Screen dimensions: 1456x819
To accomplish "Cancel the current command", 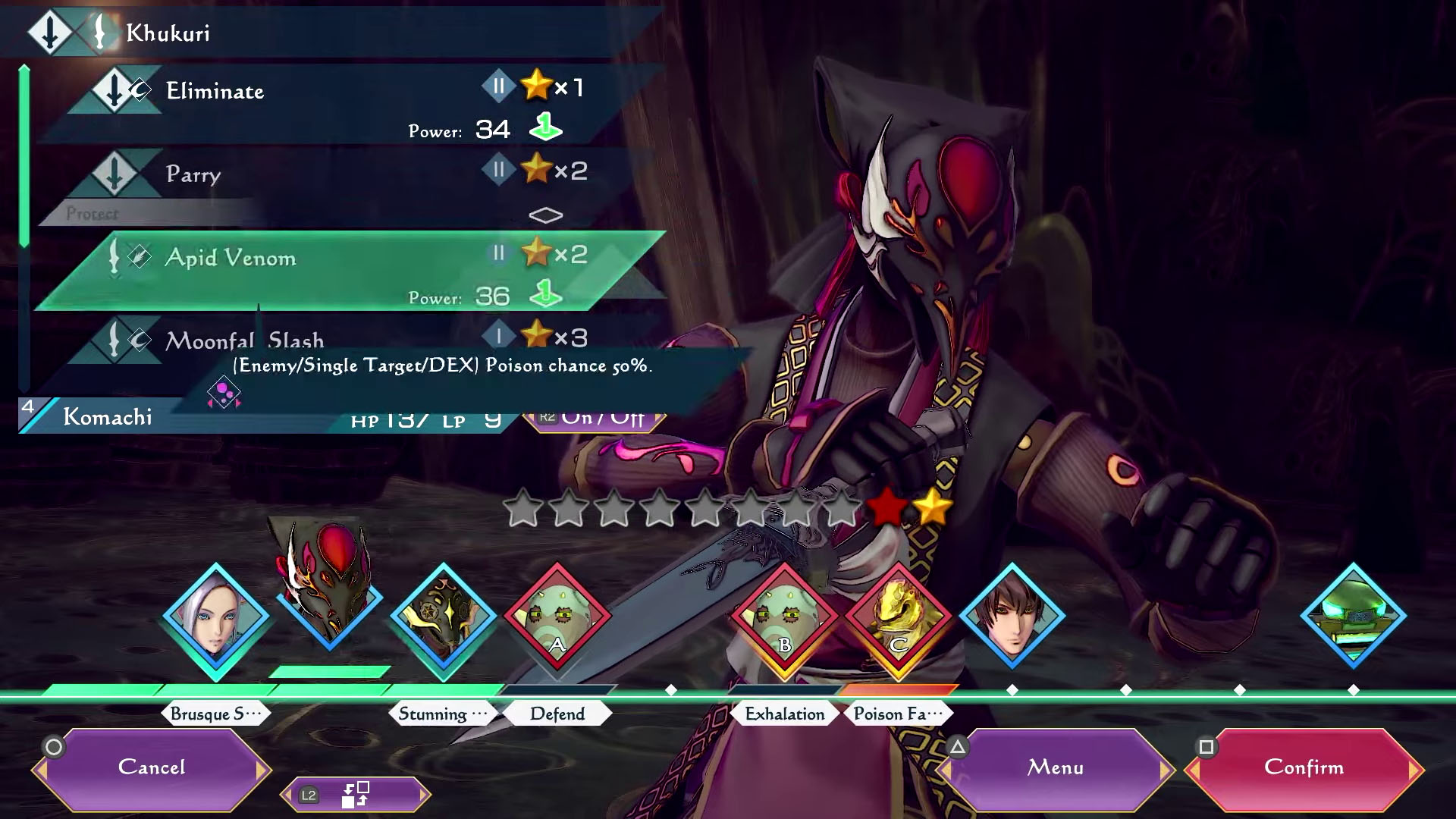I will (x=152, y=768).
